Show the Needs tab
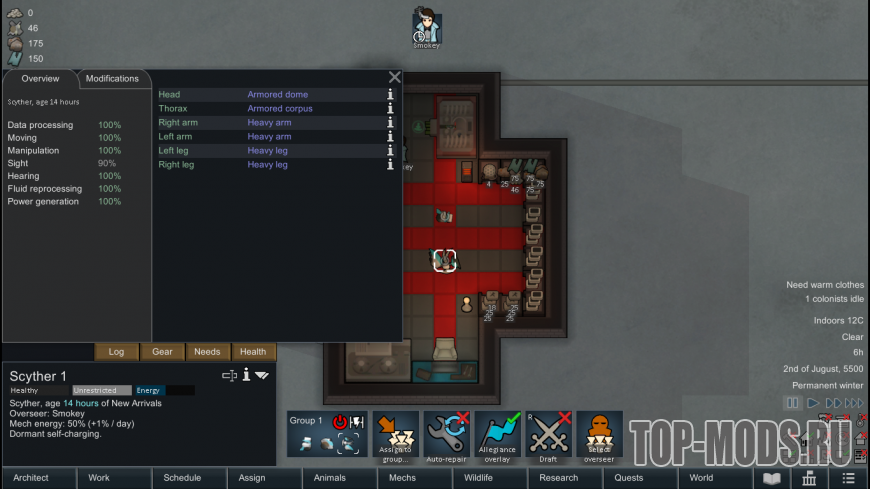The height and width of the screenshot is (489, 870). 207,352
